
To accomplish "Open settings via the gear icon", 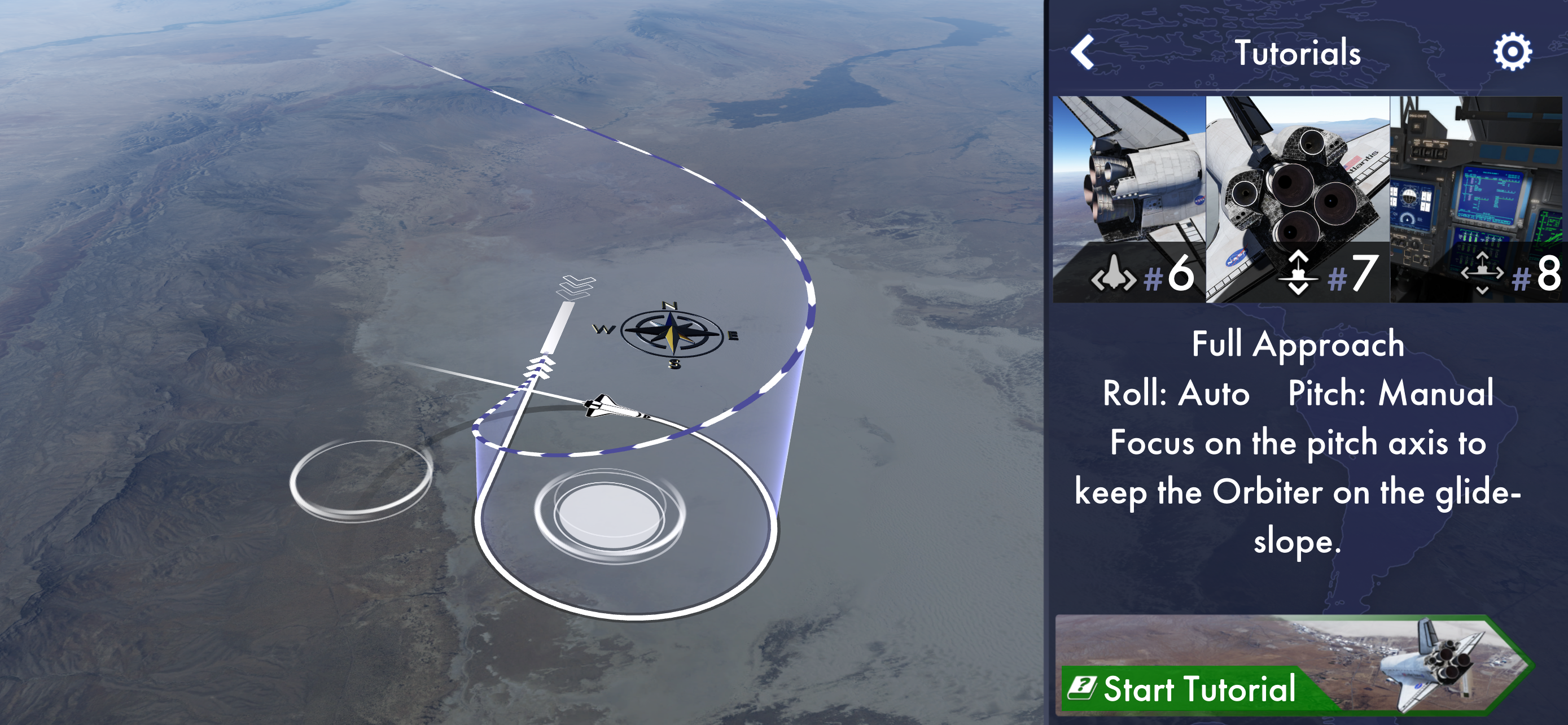I will (1512, 53).
